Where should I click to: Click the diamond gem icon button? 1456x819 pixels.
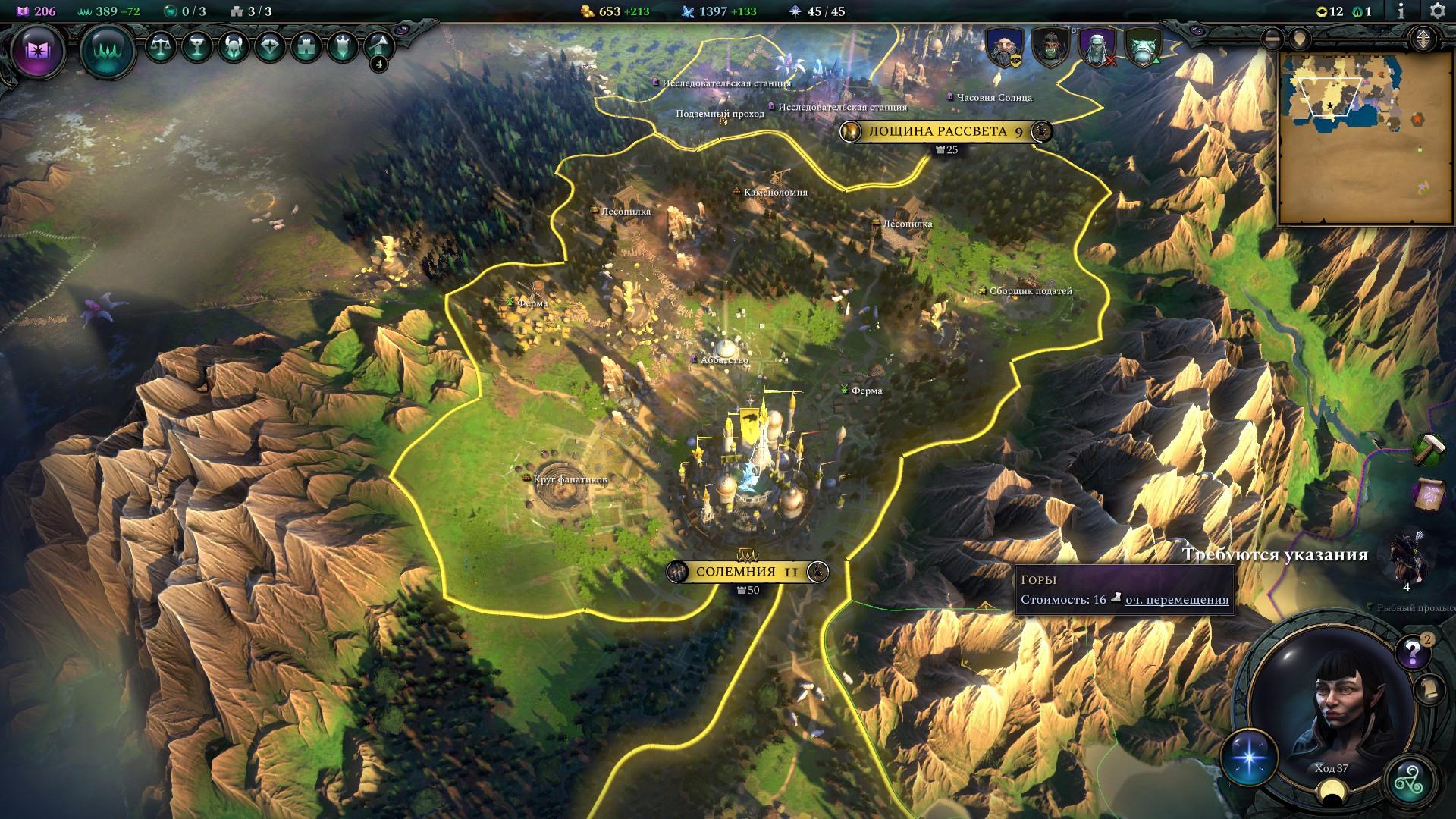[x=269, y=47]
